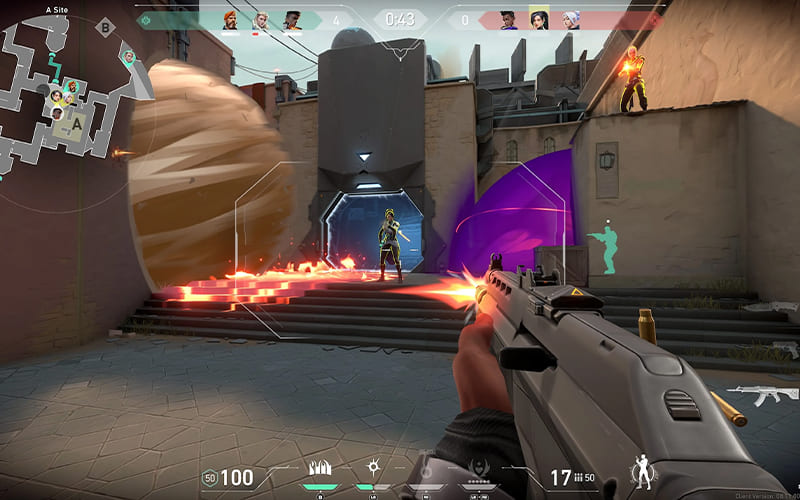The width and height of the screenshot is (800, 500).
Task: Select the yellow-highlighted enemy agent portrait
Action: coord(539,19)
